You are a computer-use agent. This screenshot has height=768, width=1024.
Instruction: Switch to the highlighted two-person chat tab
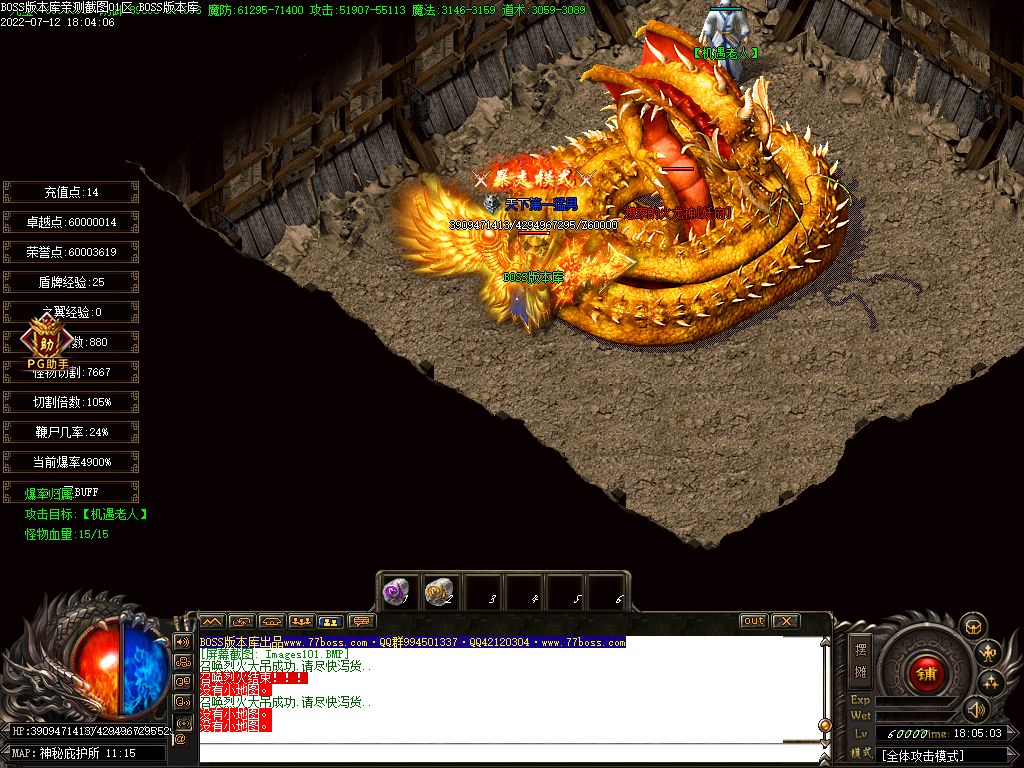click(x=331, y=621)
